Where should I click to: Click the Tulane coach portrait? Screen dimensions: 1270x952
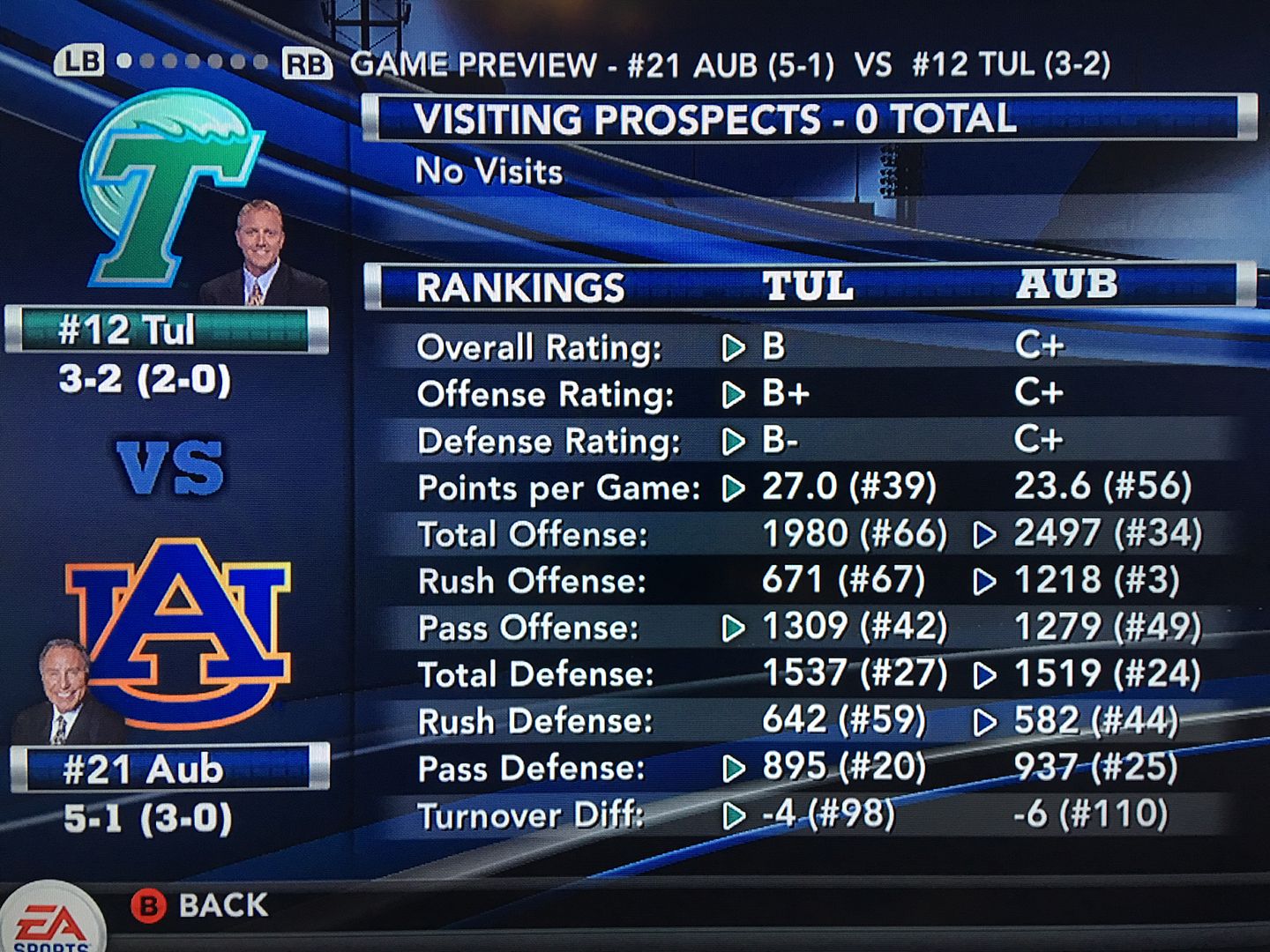coord(260,256)
